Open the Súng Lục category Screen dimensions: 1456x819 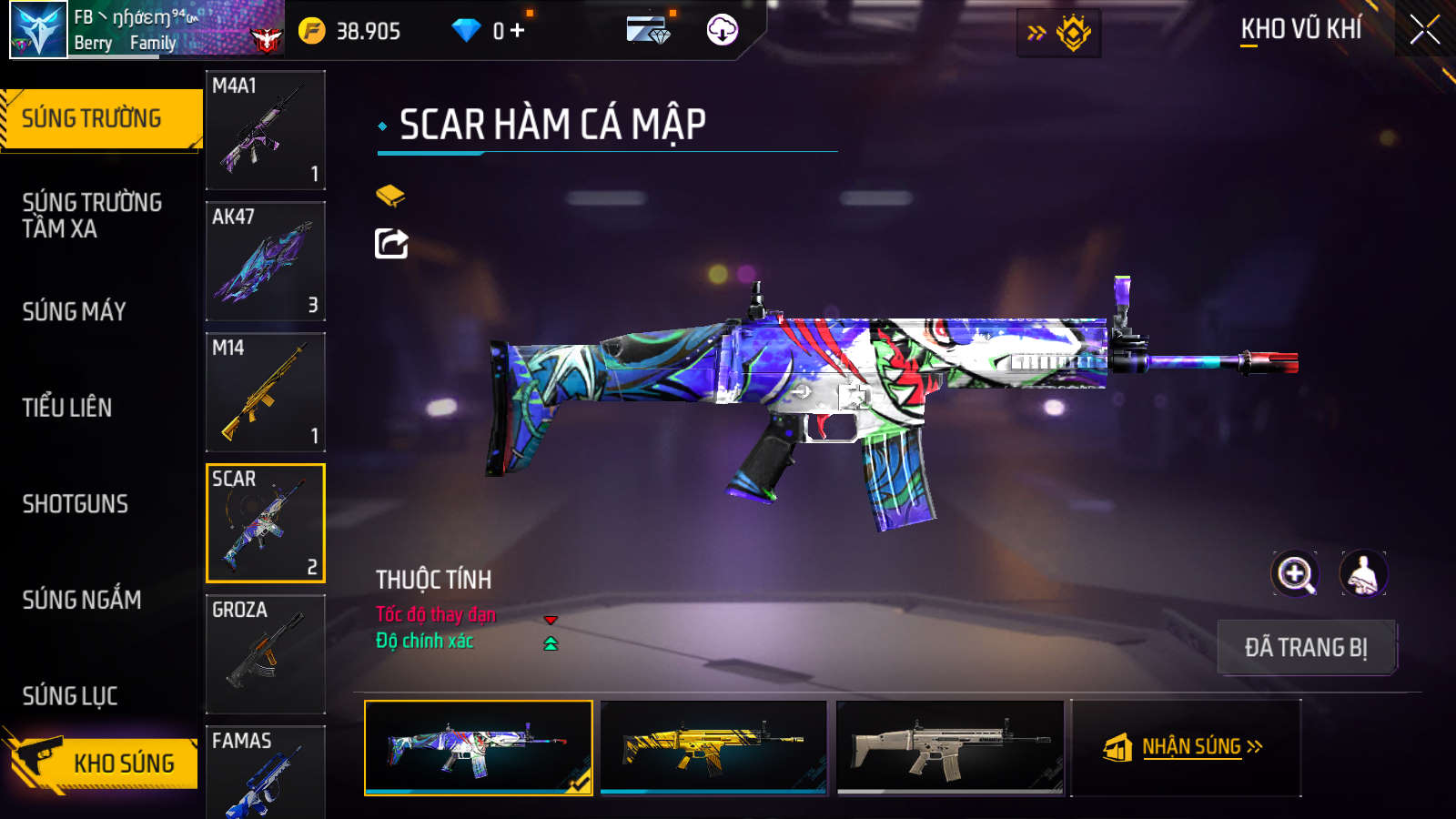coord(70,696)
